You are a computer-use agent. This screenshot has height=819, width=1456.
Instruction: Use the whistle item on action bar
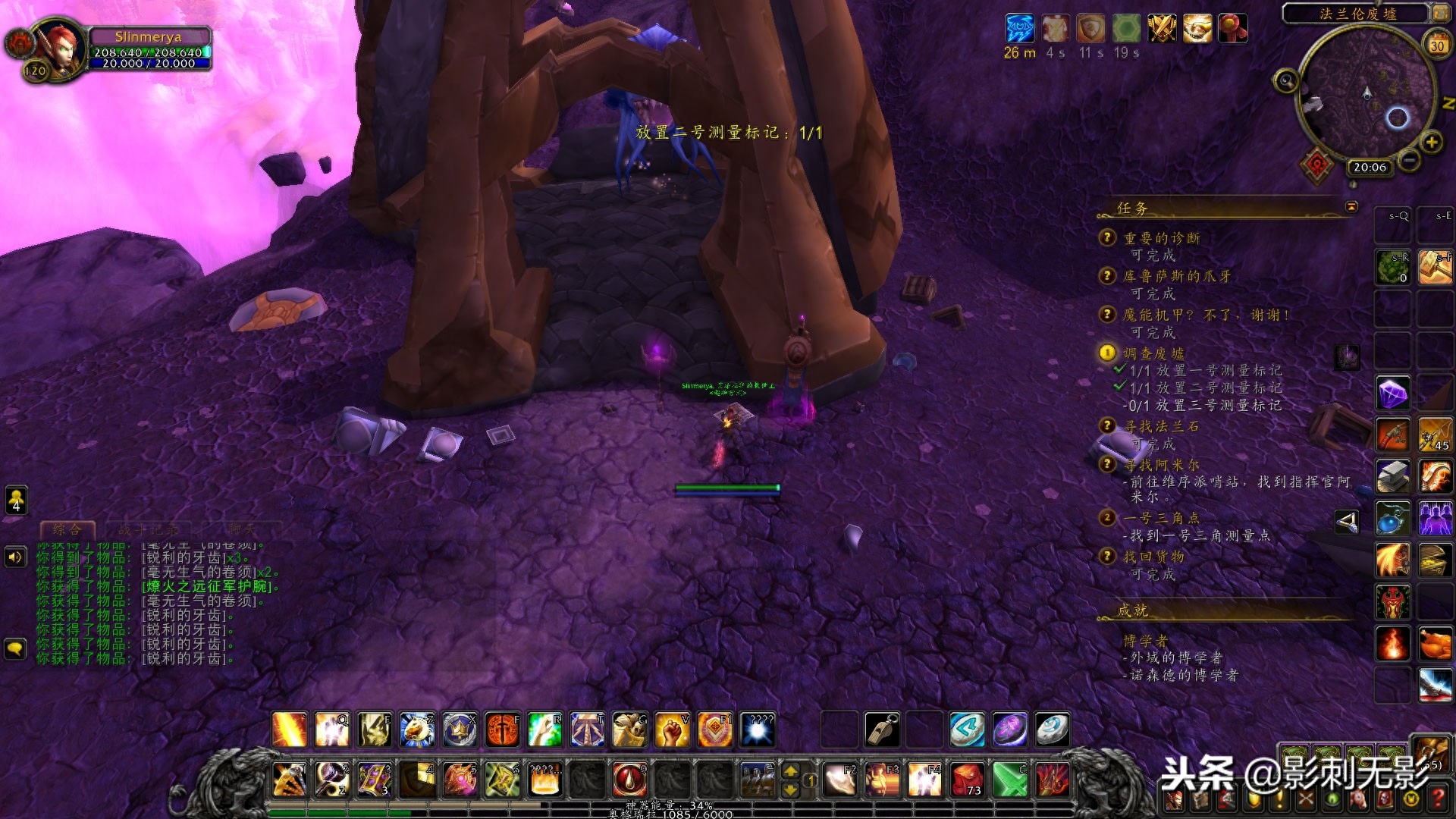[882, 730]
